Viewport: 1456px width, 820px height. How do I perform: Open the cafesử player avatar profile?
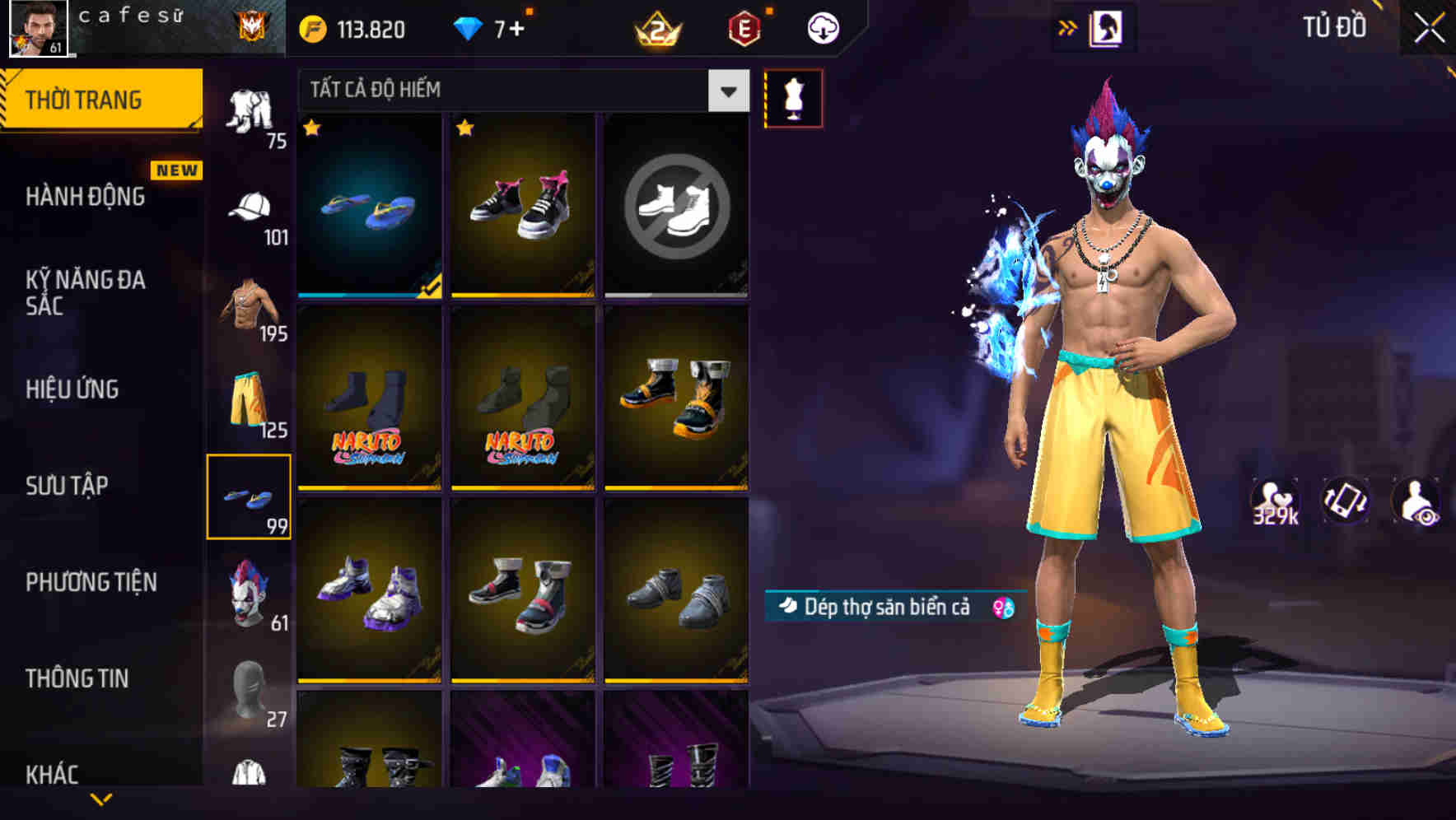pyautogui.click(x=37, y=27)
